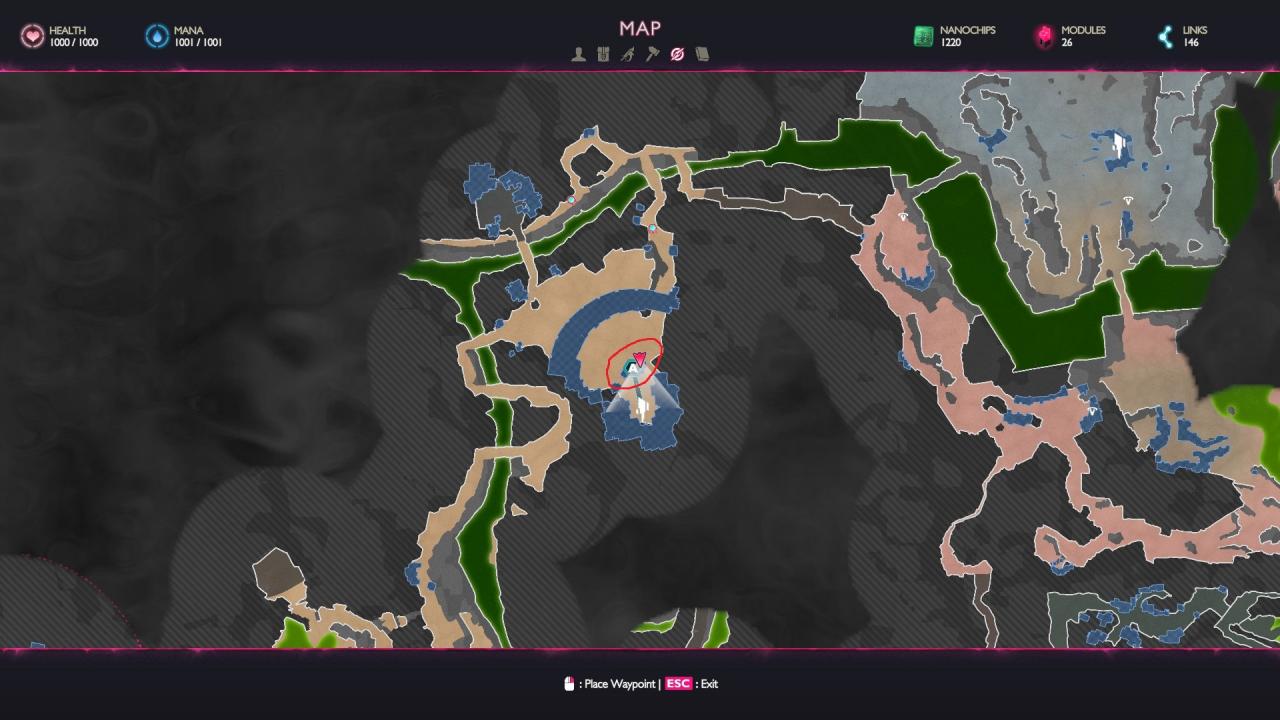Click the pink player arrow marker
Viewport: 1280px width, 720px height.
(640, 358)
